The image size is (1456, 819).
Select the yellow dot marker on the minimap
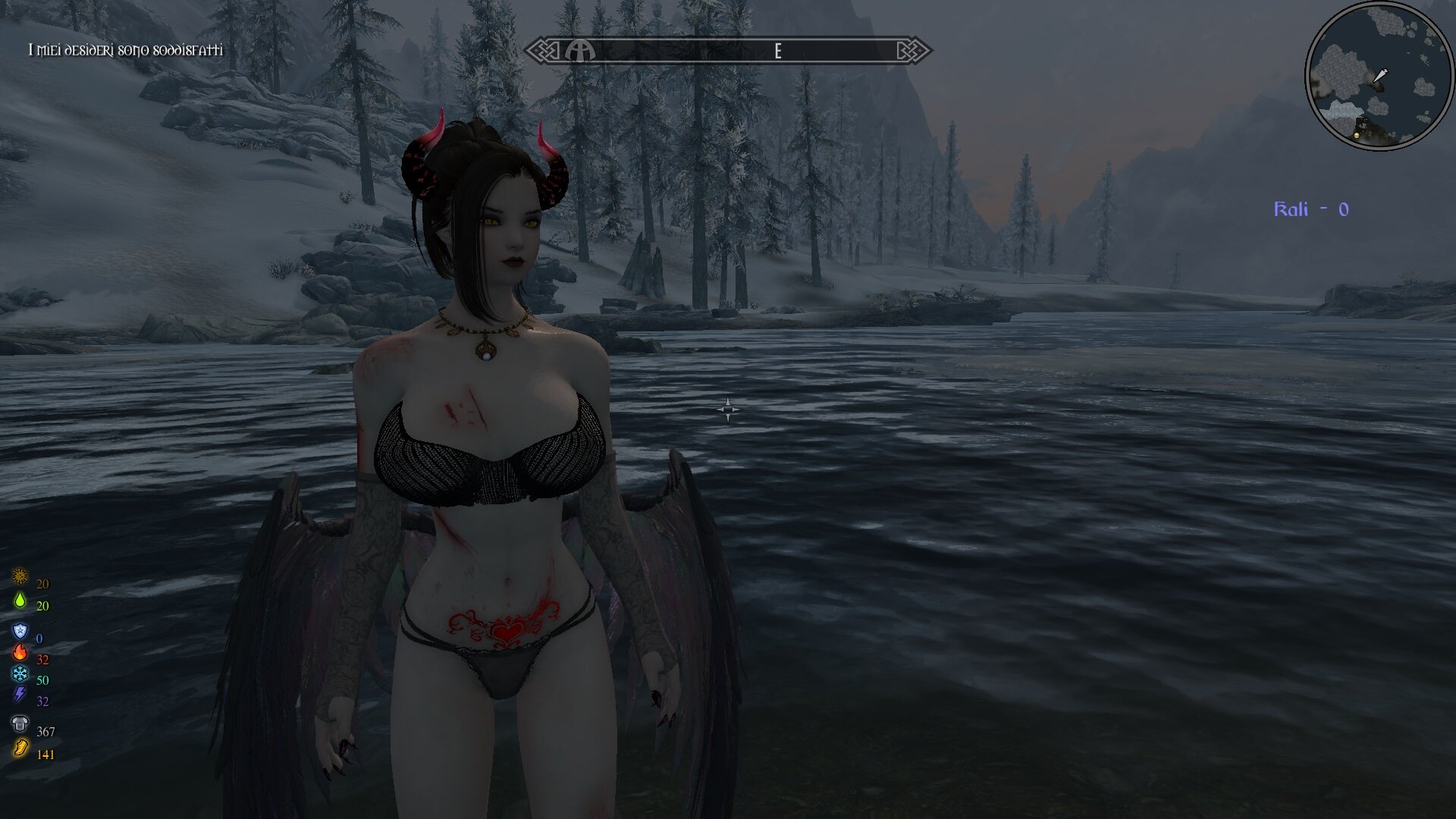point(1357,135)
